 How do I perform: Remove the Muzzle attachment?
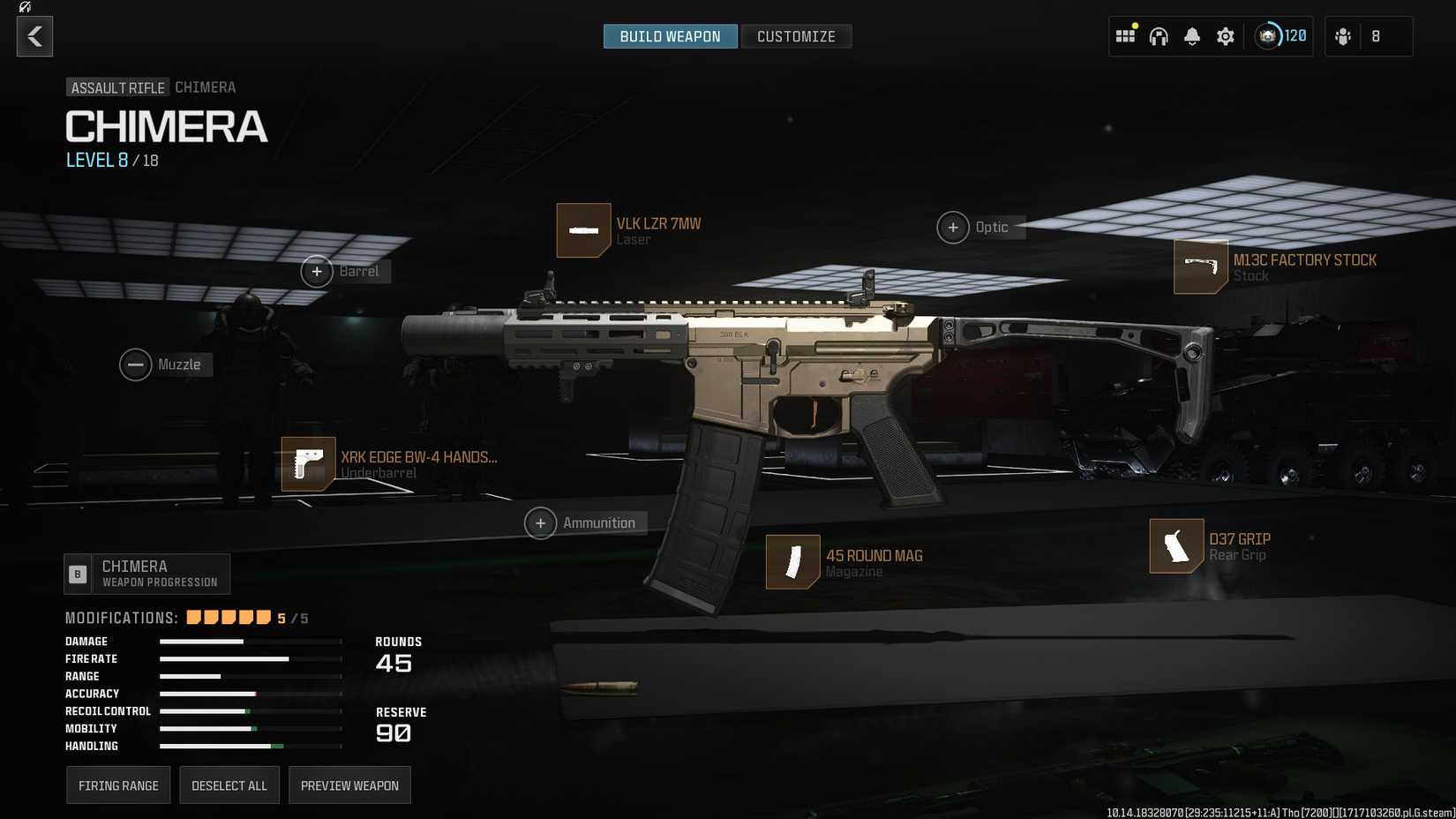tap(135, 364)
